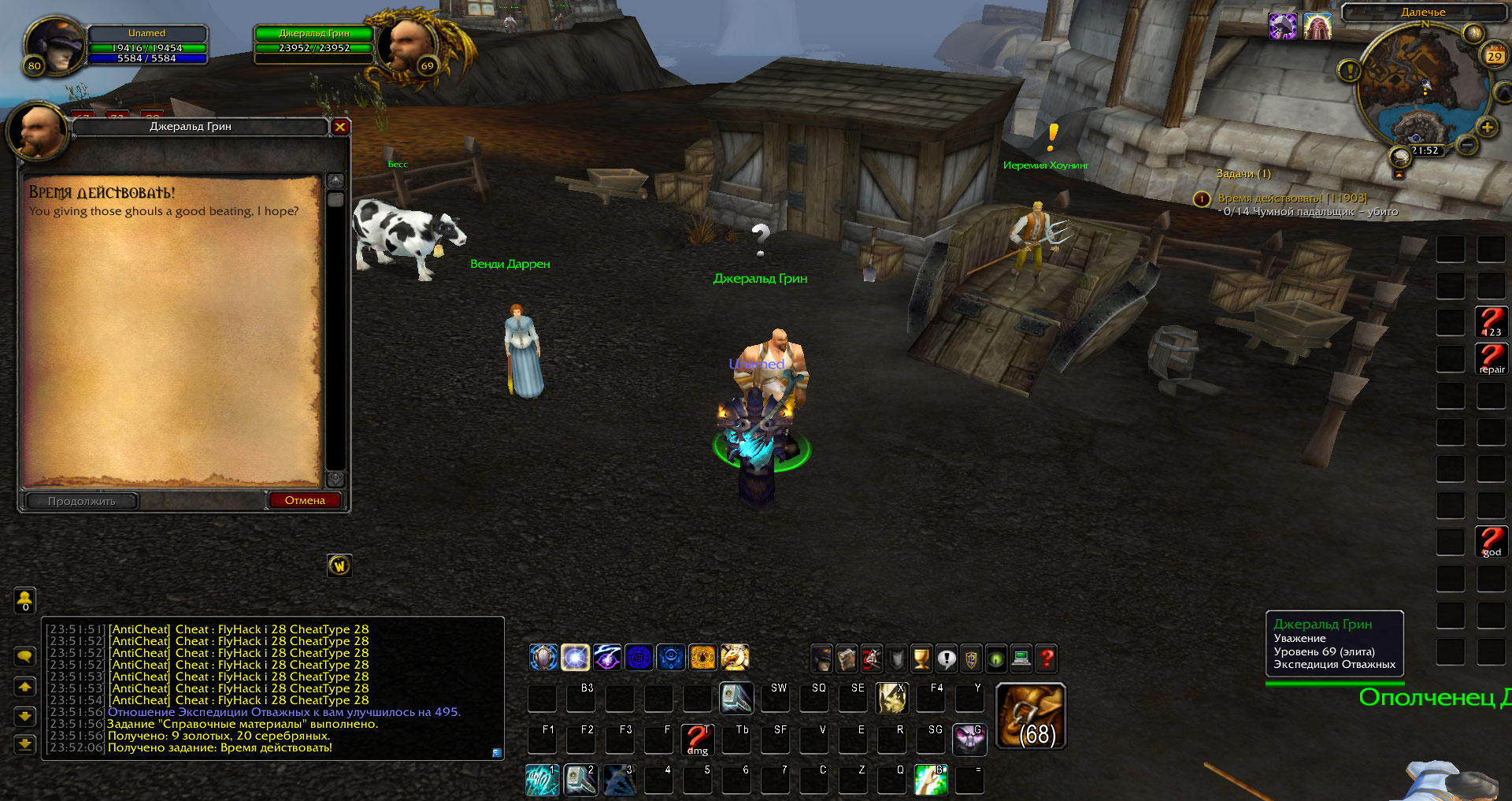Use the repair macro button
This screenshot has width=1512, height=801.
click(x=1492, y=358)
